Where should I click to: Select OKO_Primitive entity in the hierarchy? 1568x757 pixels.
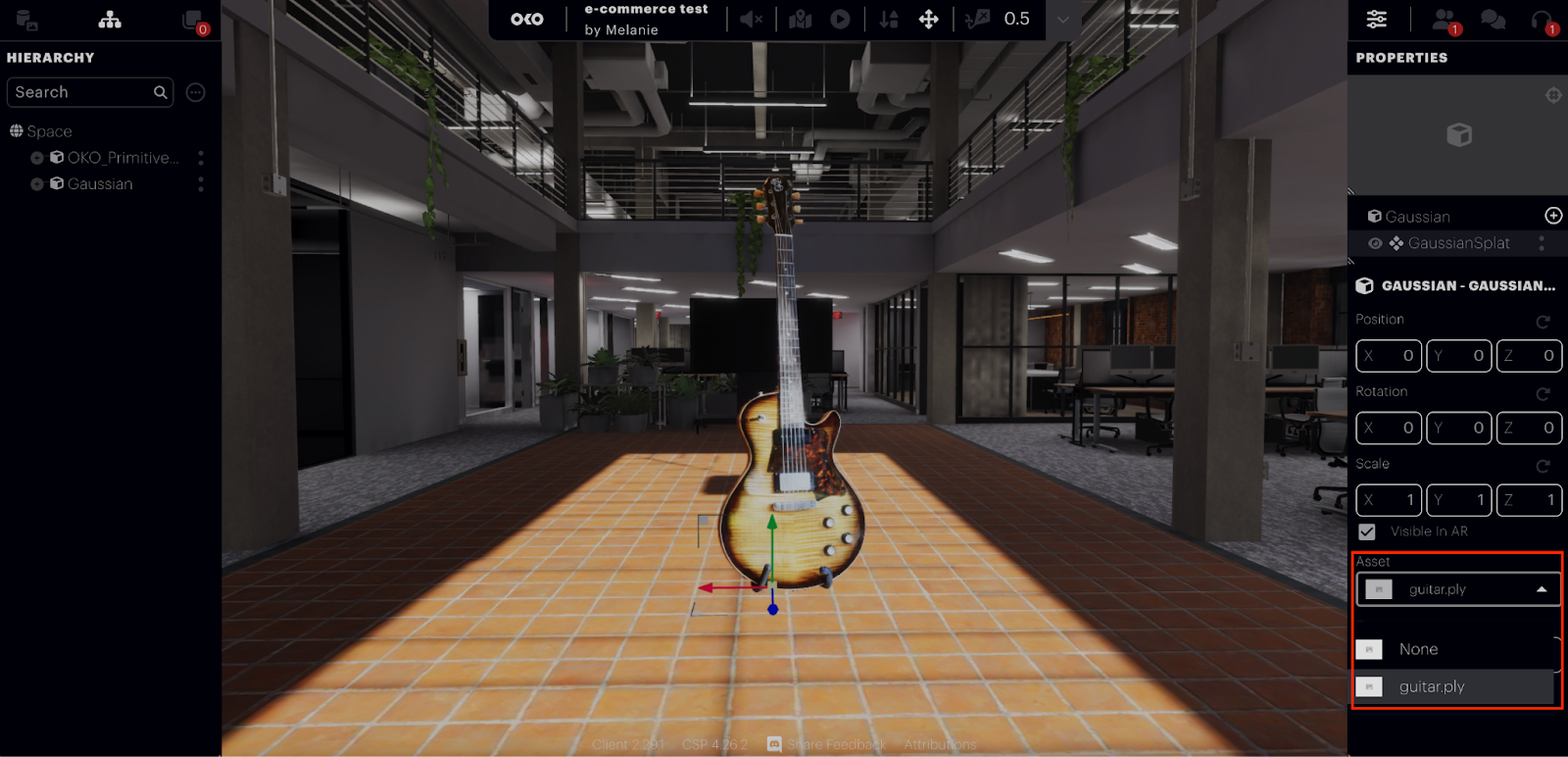click(122, 158)
